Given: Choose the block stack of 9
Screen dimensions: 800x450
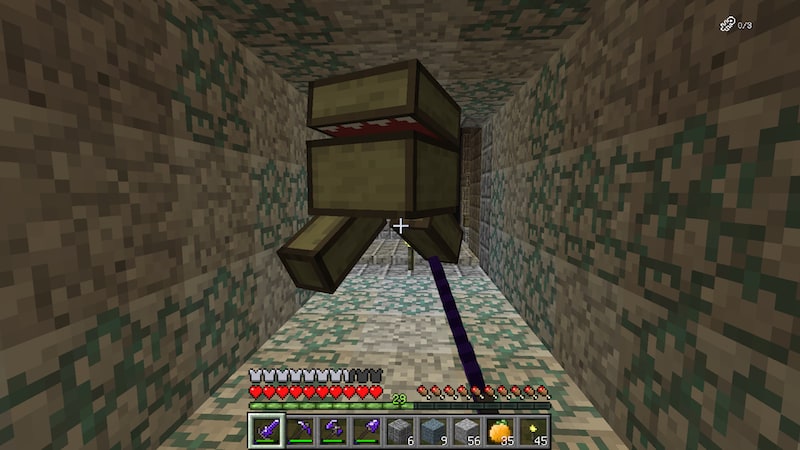Looking at the screenshot, I should click(x=434, y=430).
